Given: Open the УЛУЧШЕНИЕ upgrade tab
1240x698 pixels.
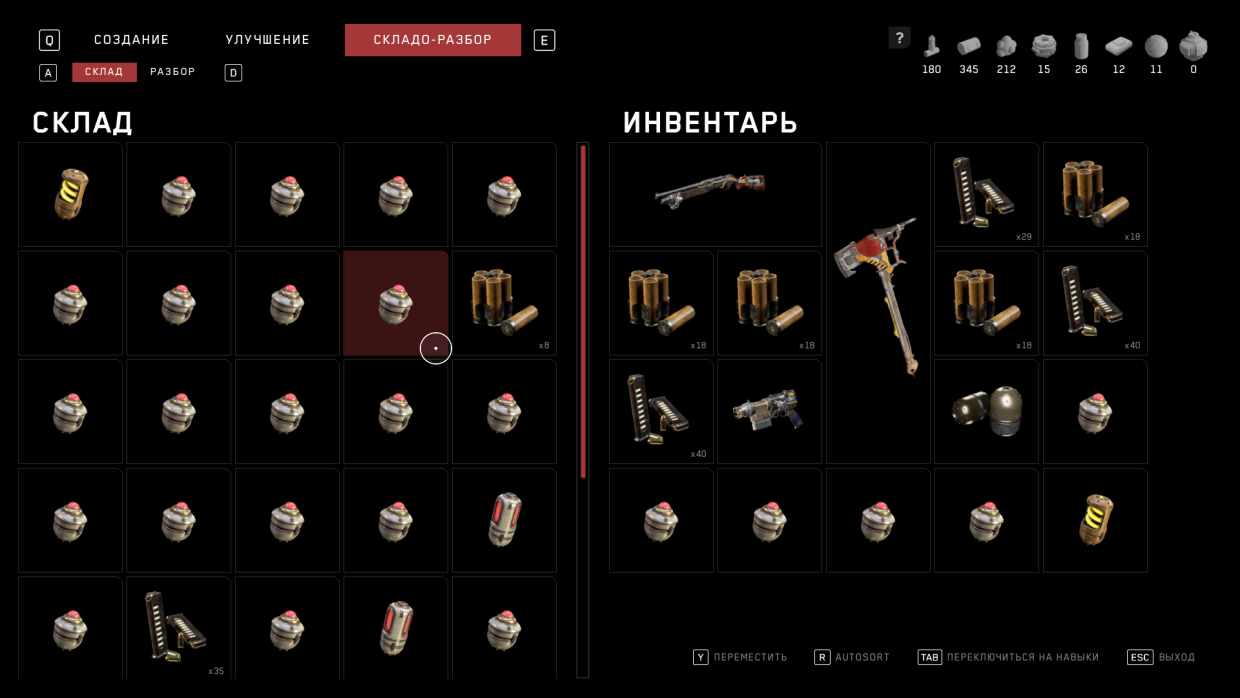Looking at the screenshot, I should tap(267, 40).
